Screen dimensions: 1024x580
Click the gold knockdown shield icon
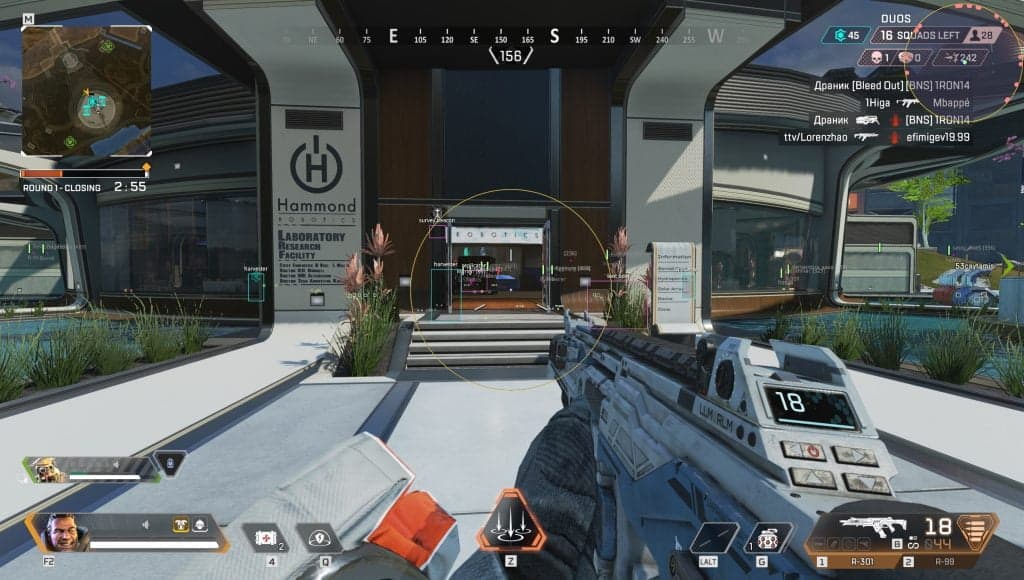coord(181,523)
